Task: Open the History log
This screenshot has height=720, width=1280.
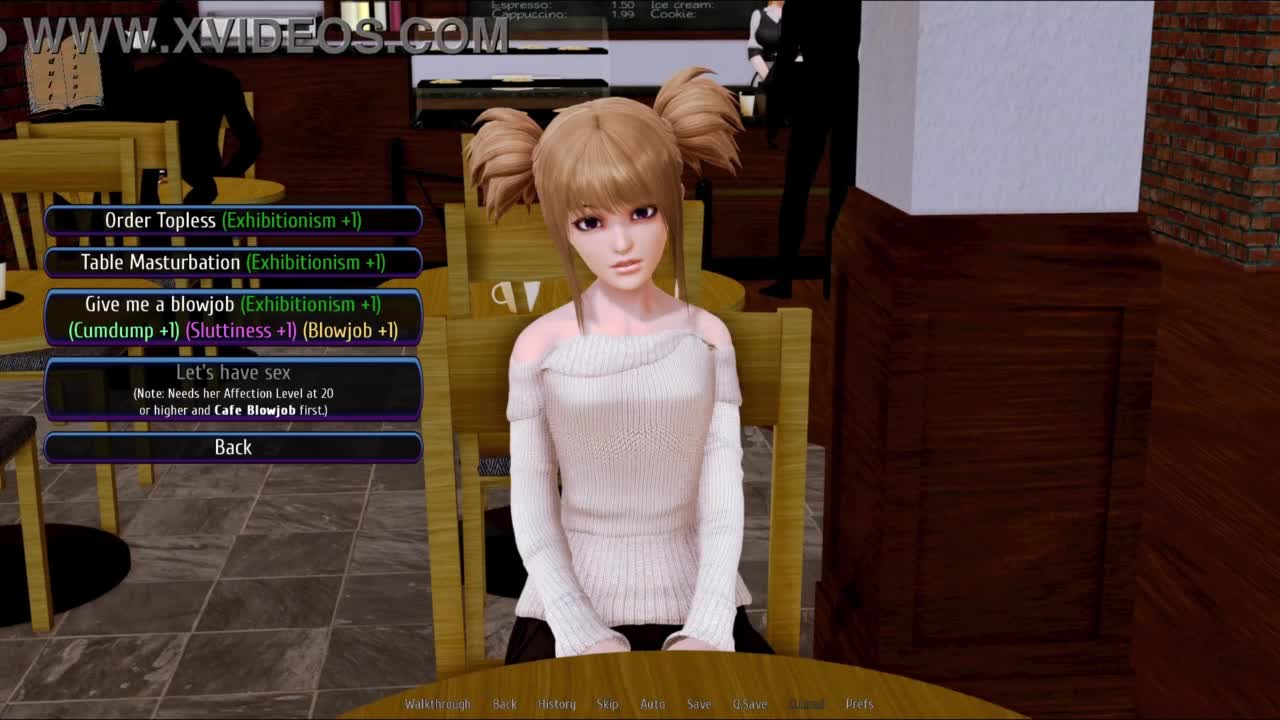Action: pyautogui.click(x=557, y=704)
